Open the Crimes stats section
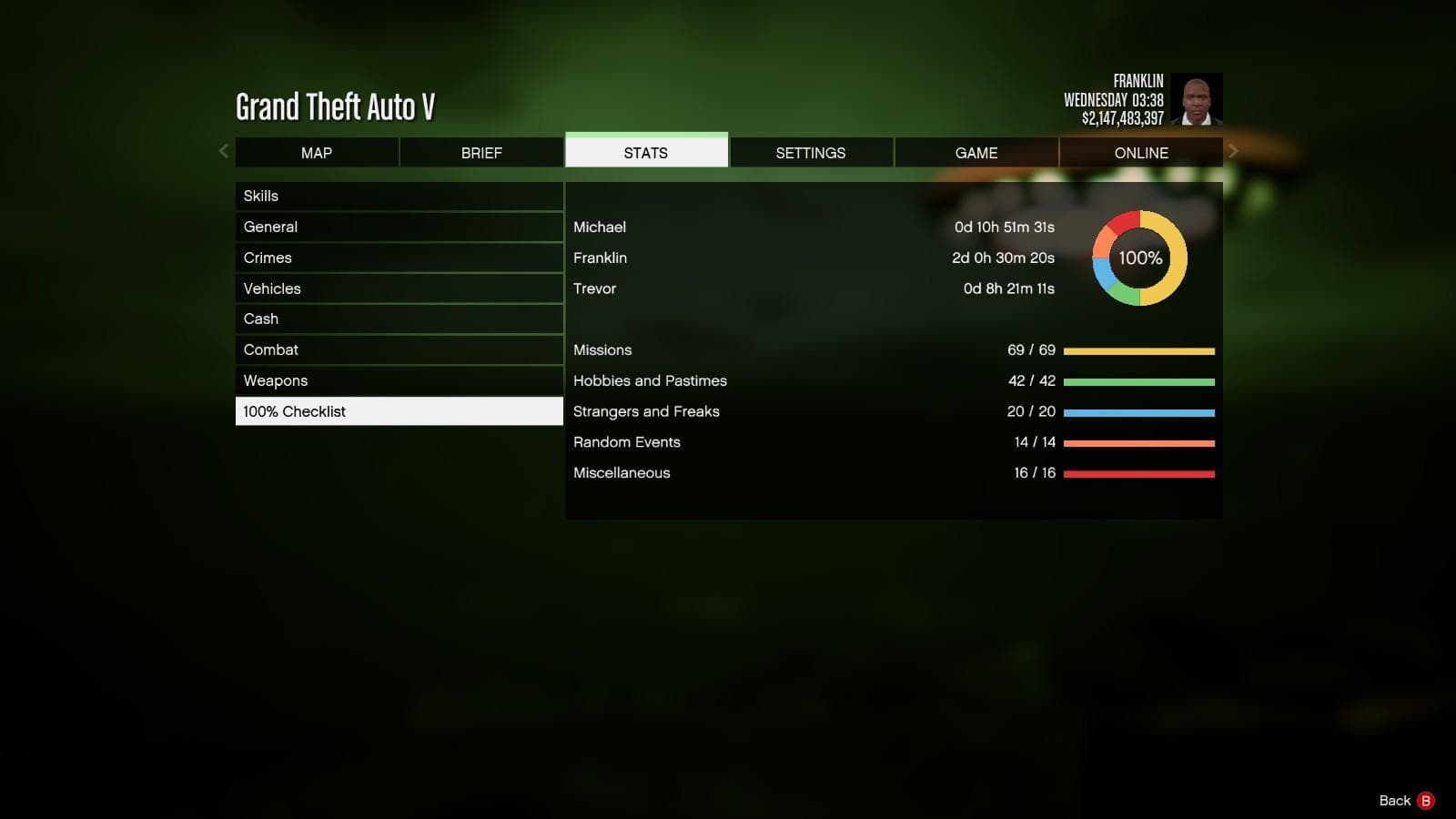Viewport: 1456px width, 819px height. [x=399, y=258]
